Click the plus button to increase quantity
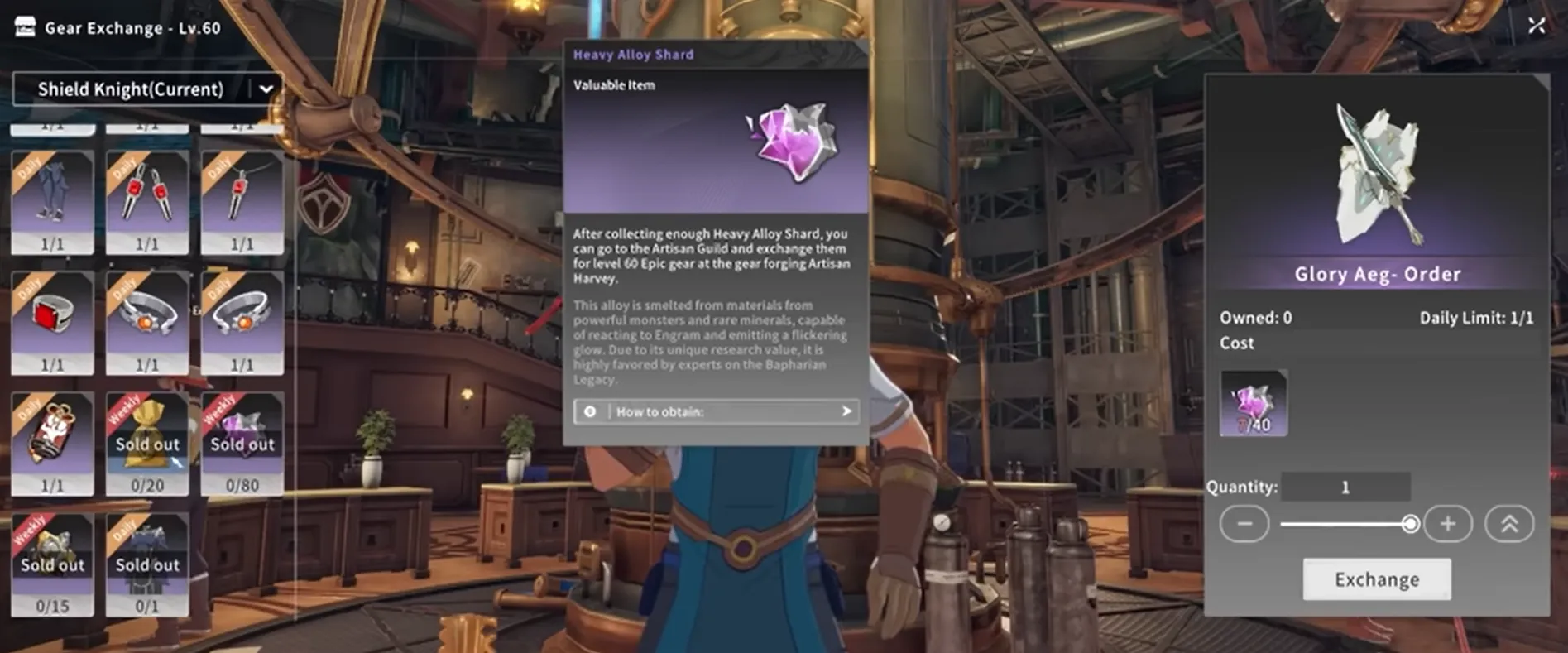1568x653 pixels. click(1448, 523)
